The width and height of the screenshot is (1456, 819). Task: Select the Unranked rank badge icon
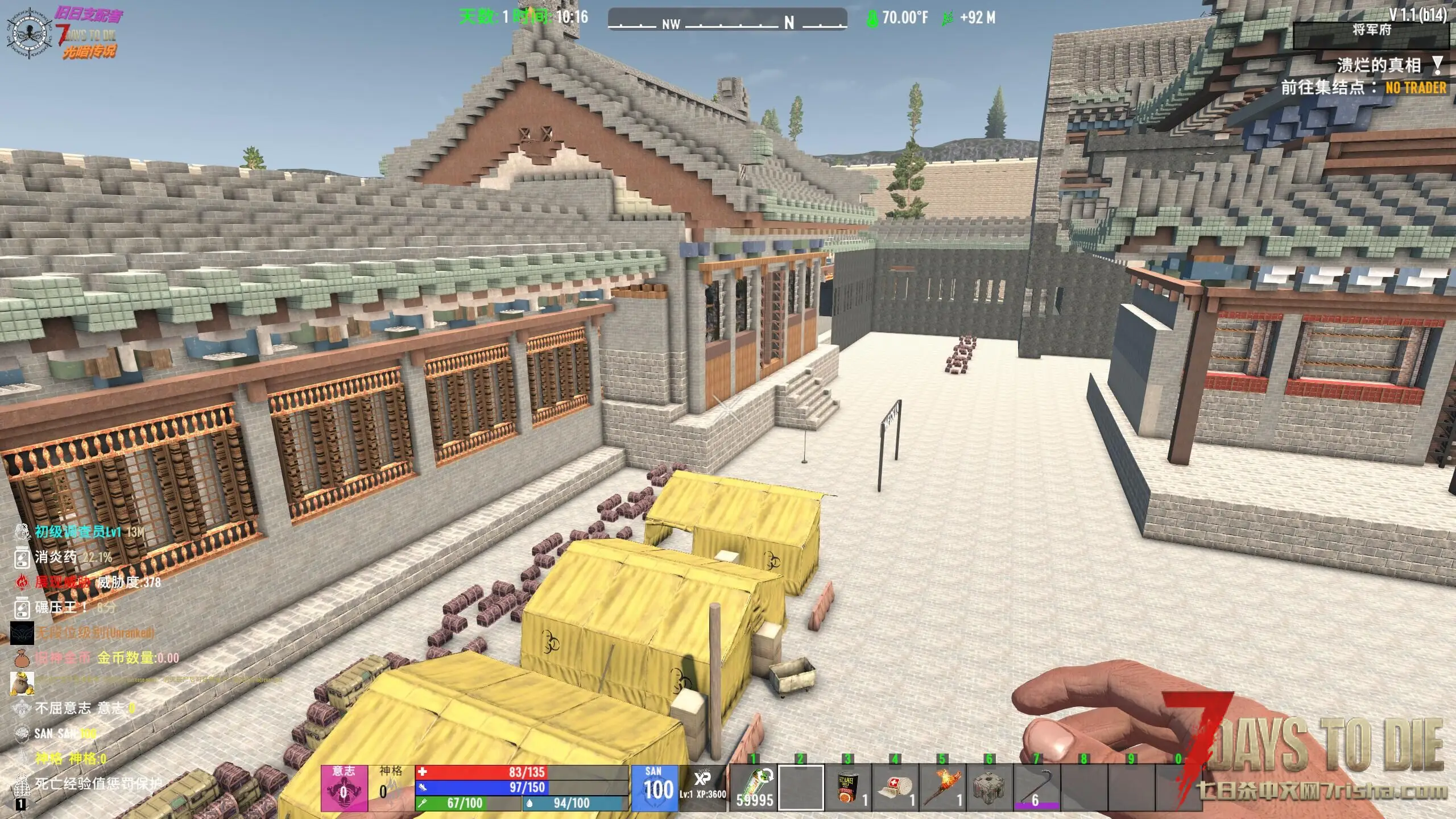22,632
